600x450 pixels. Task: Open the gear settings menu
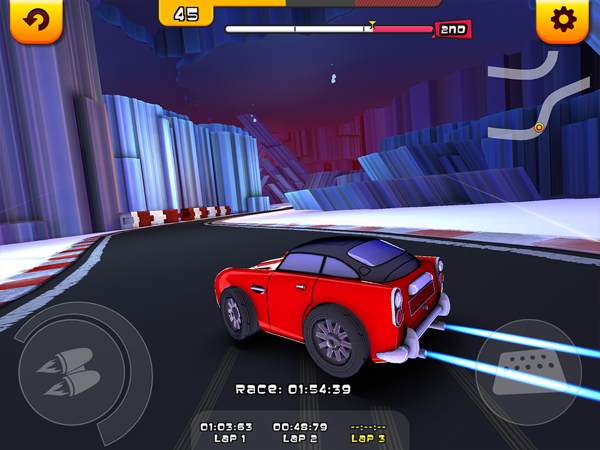(x=563, y=21)
